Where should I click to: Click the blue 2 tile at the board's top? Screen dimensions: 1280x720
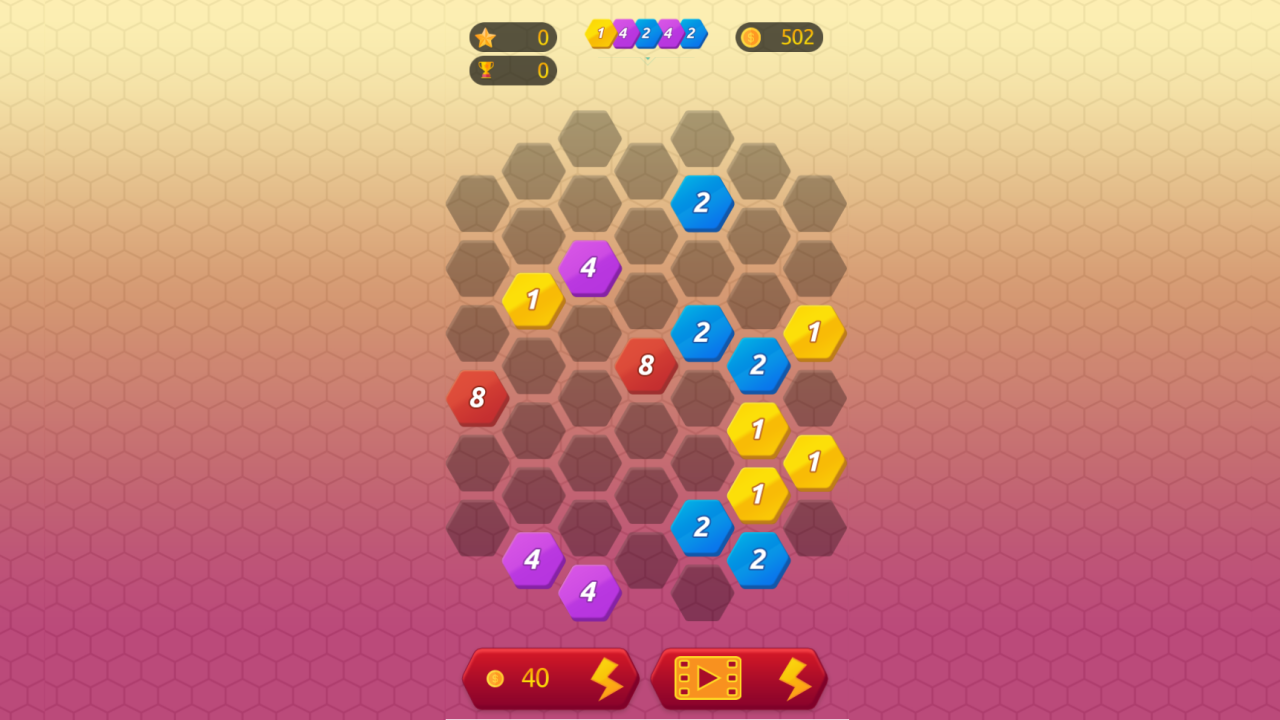pyautogui.click(x=703, y=203)
